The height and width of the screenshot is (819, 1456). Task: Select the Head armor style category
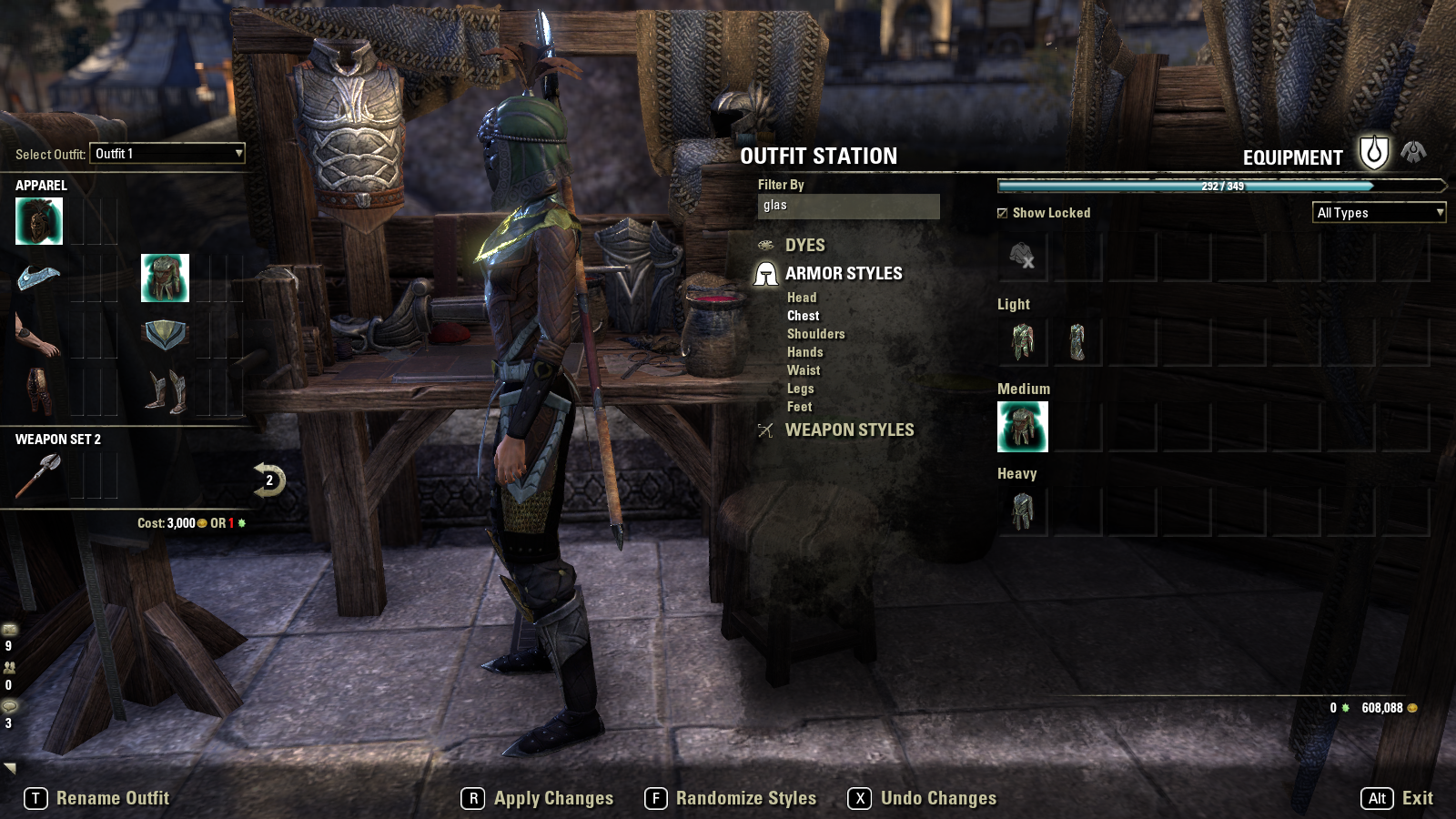pyautogui.click(x=802, y=298)
